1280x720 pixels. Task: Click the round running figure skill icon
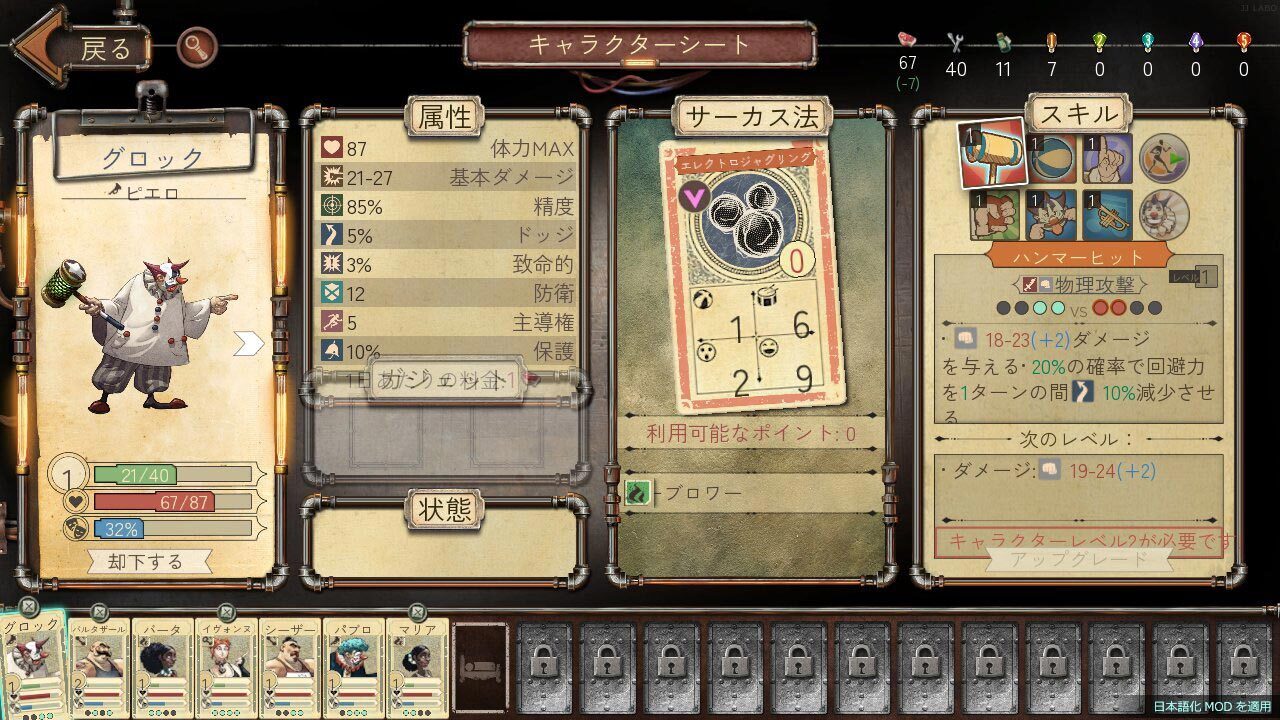(1163, 158)
